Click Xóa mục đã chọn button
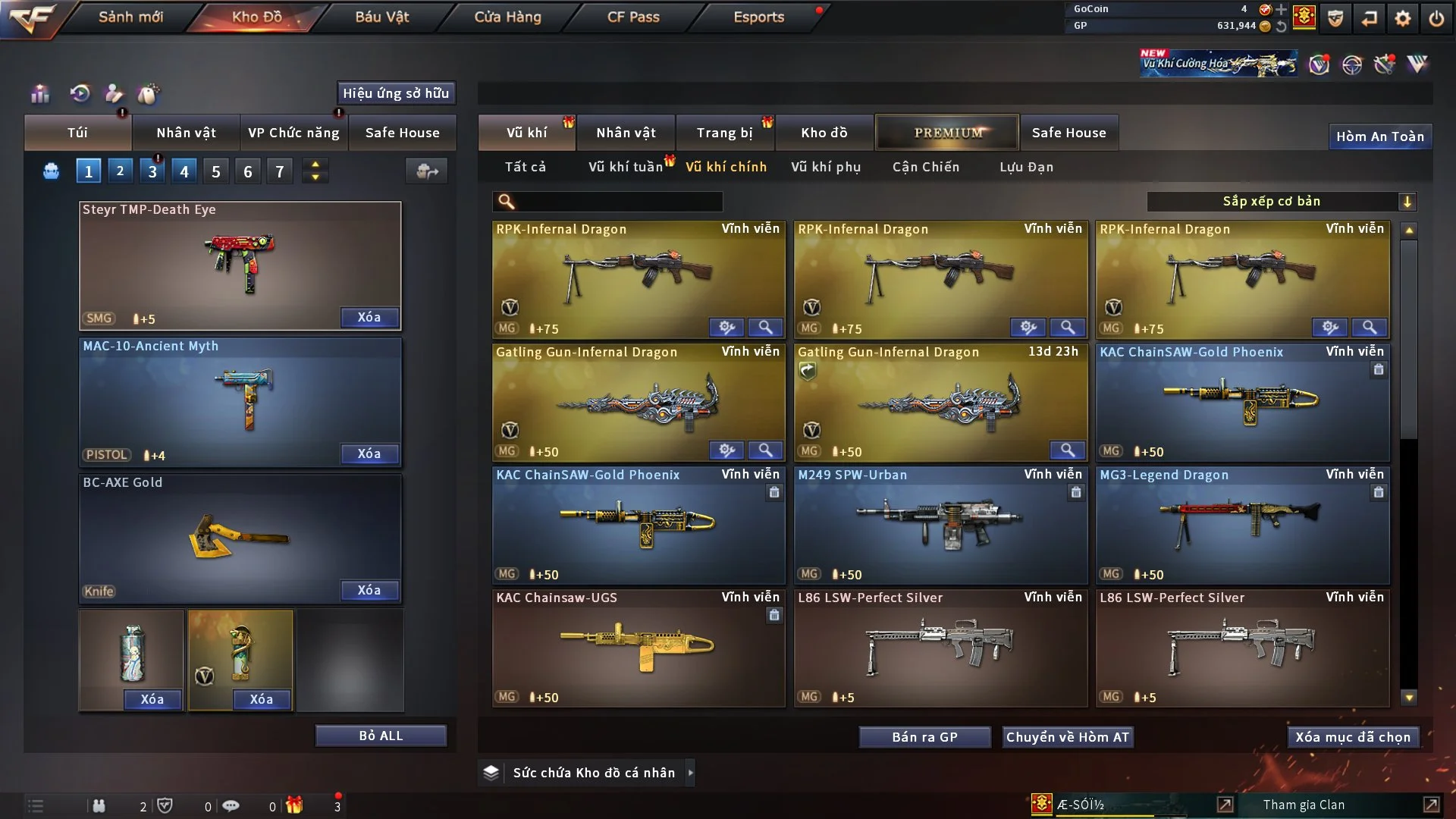This screenshot has height=819, width=1456. tap(1353, 737)
